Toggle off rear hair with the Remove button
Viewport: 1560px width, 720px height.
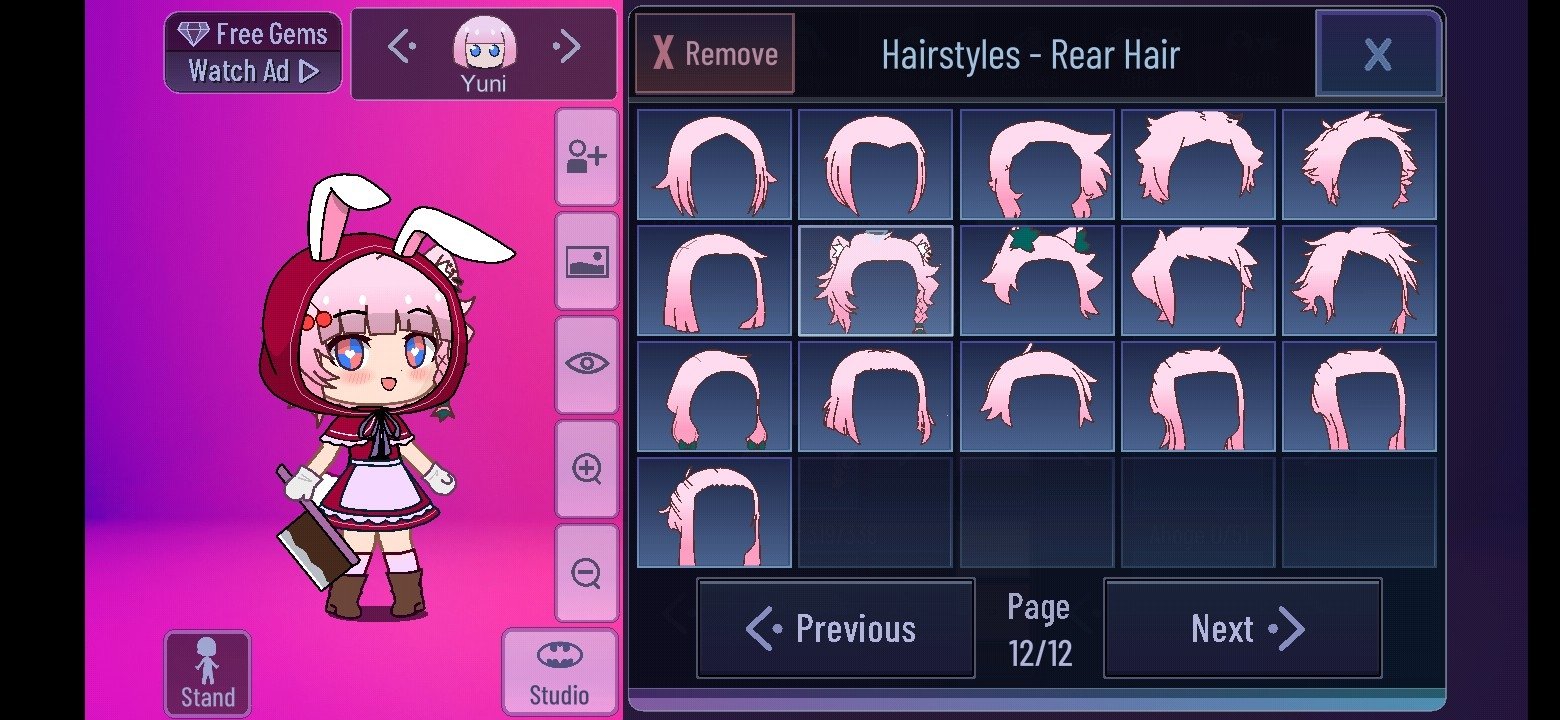tap(714, 54)
